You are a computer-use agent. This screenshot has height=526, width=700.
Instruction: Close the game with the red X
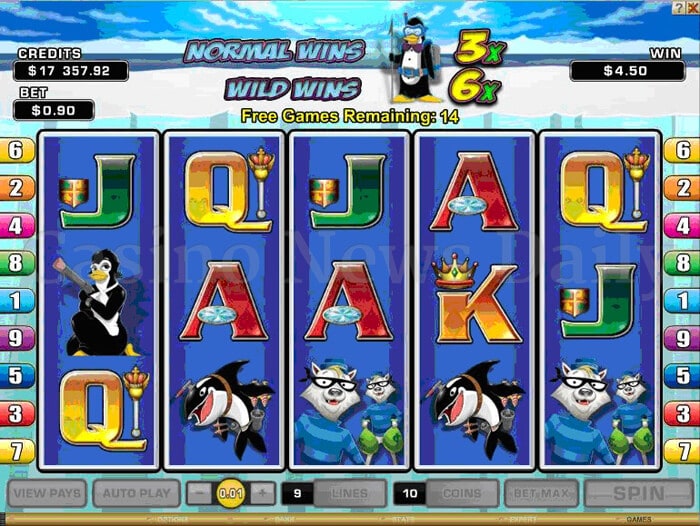[x=694, y=6]
